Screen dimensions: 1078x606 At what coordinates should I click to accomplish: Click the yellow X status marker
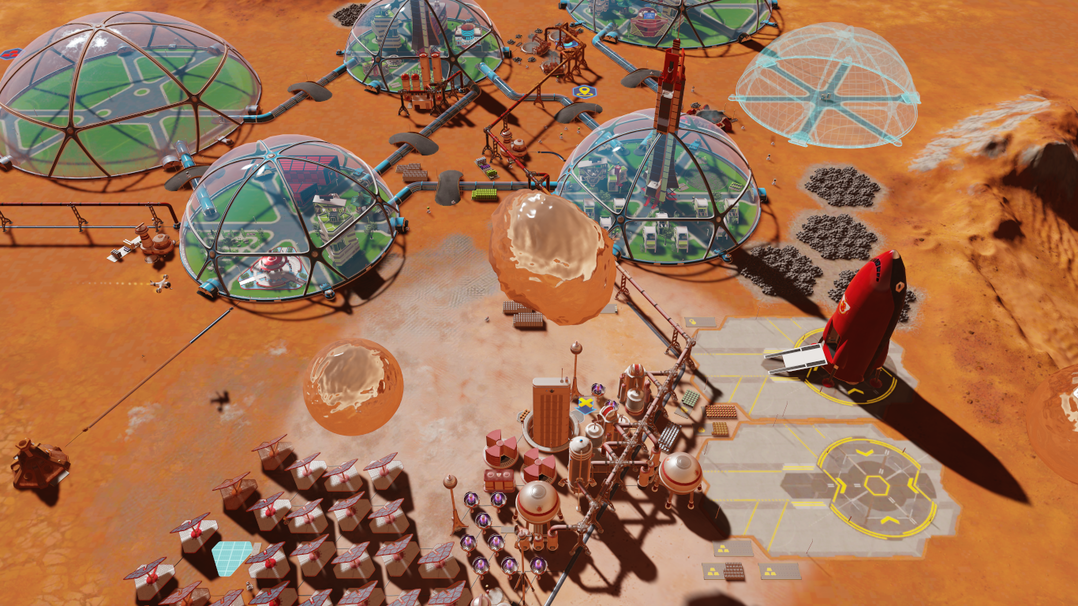[x=585, y=404]
